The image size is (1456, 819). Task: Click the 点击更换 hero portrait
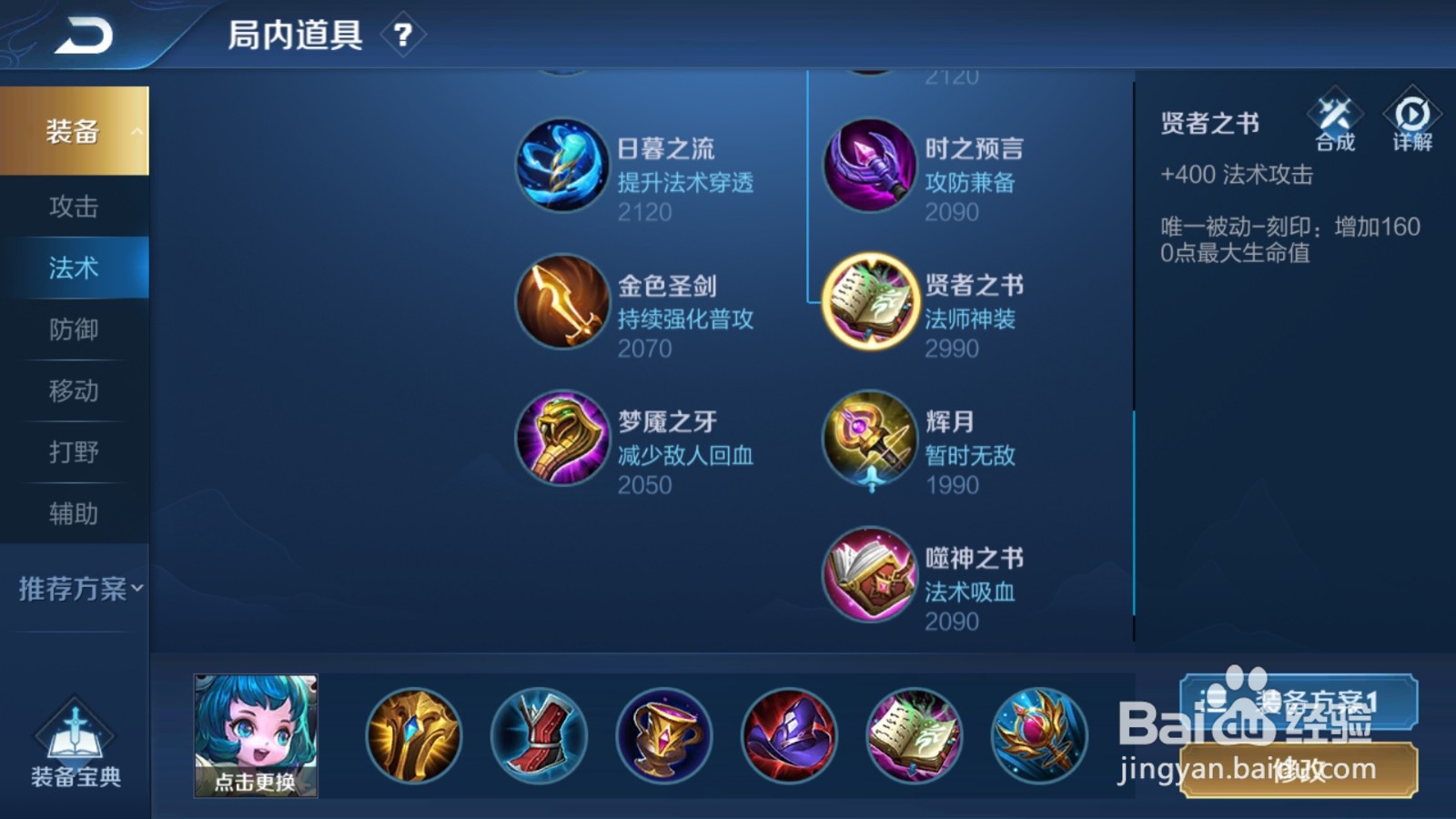pyautogui.click(x=256, y=733)
